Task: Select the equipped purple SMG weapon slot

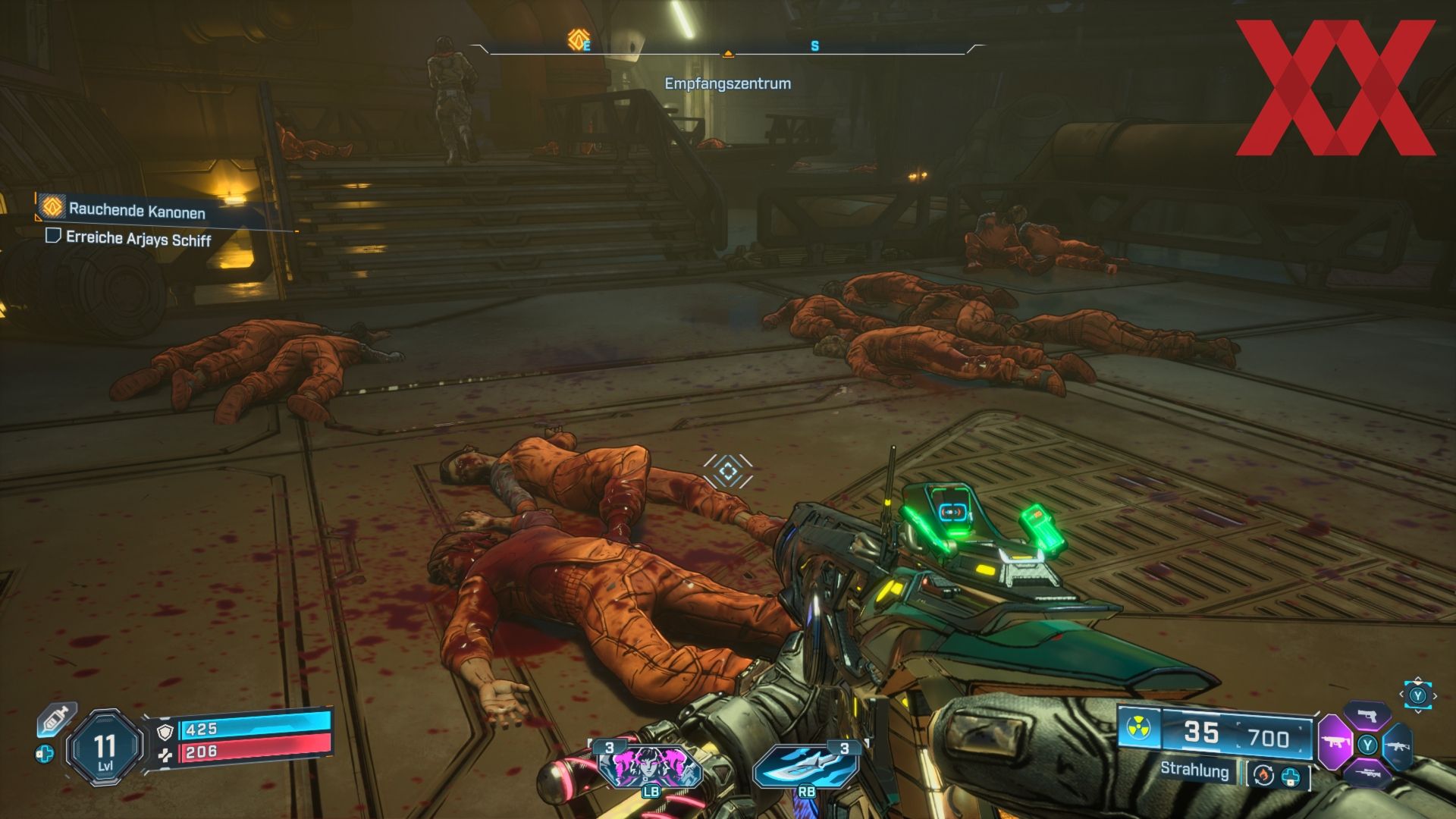Action: click(x=1335, y=741)
